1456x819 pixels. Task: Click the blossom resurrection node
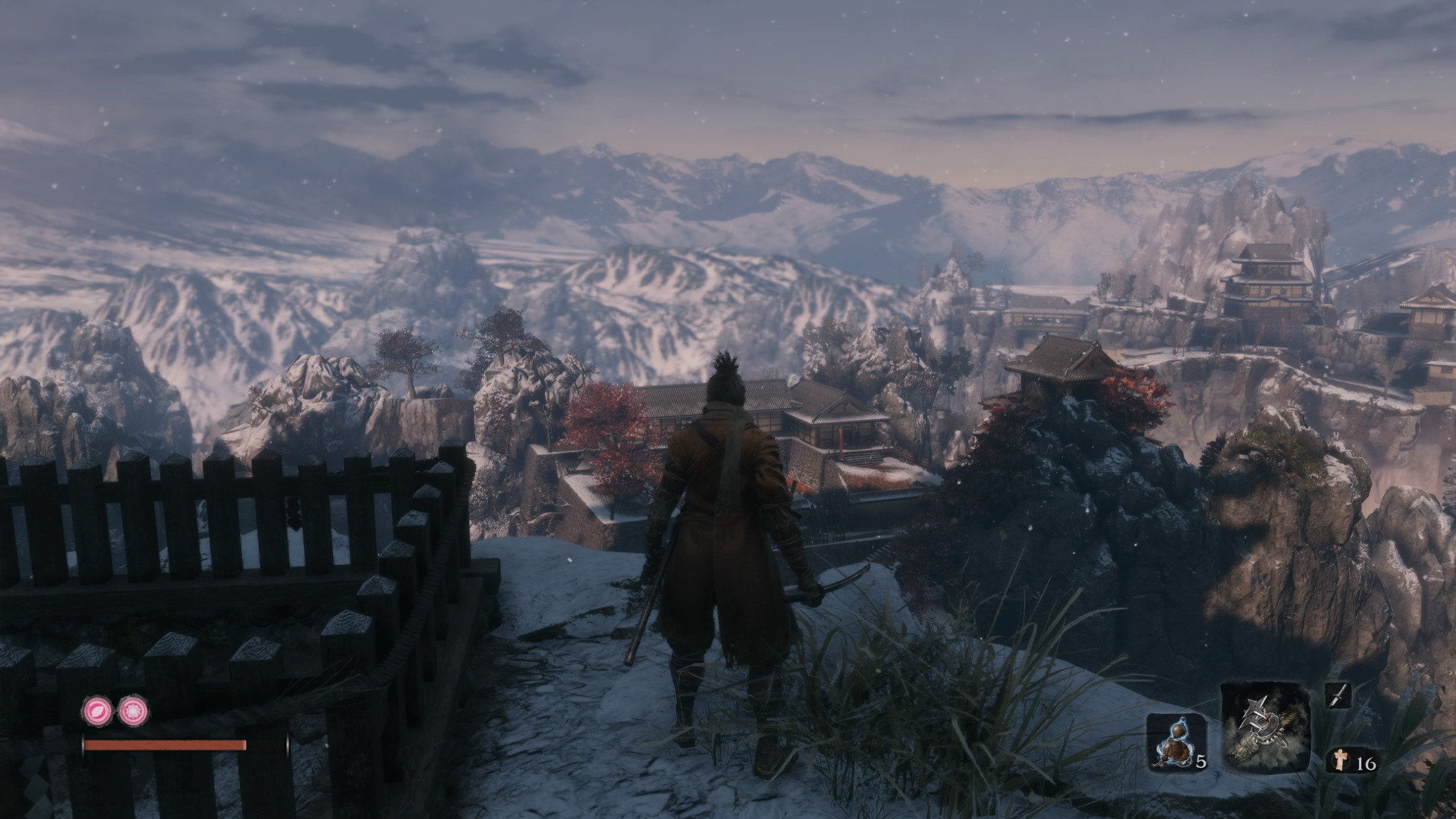(133, 711)
